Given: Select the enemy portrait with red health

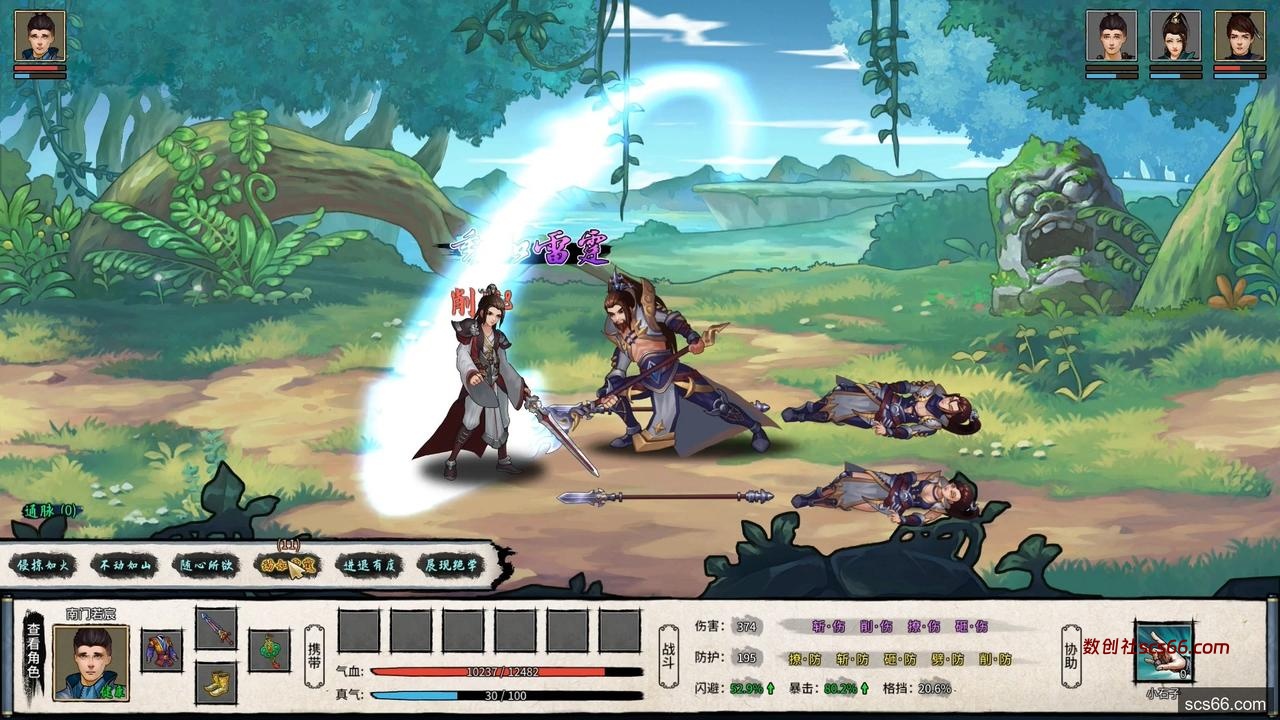Looking at the screenshot, I should [1239, 36].
